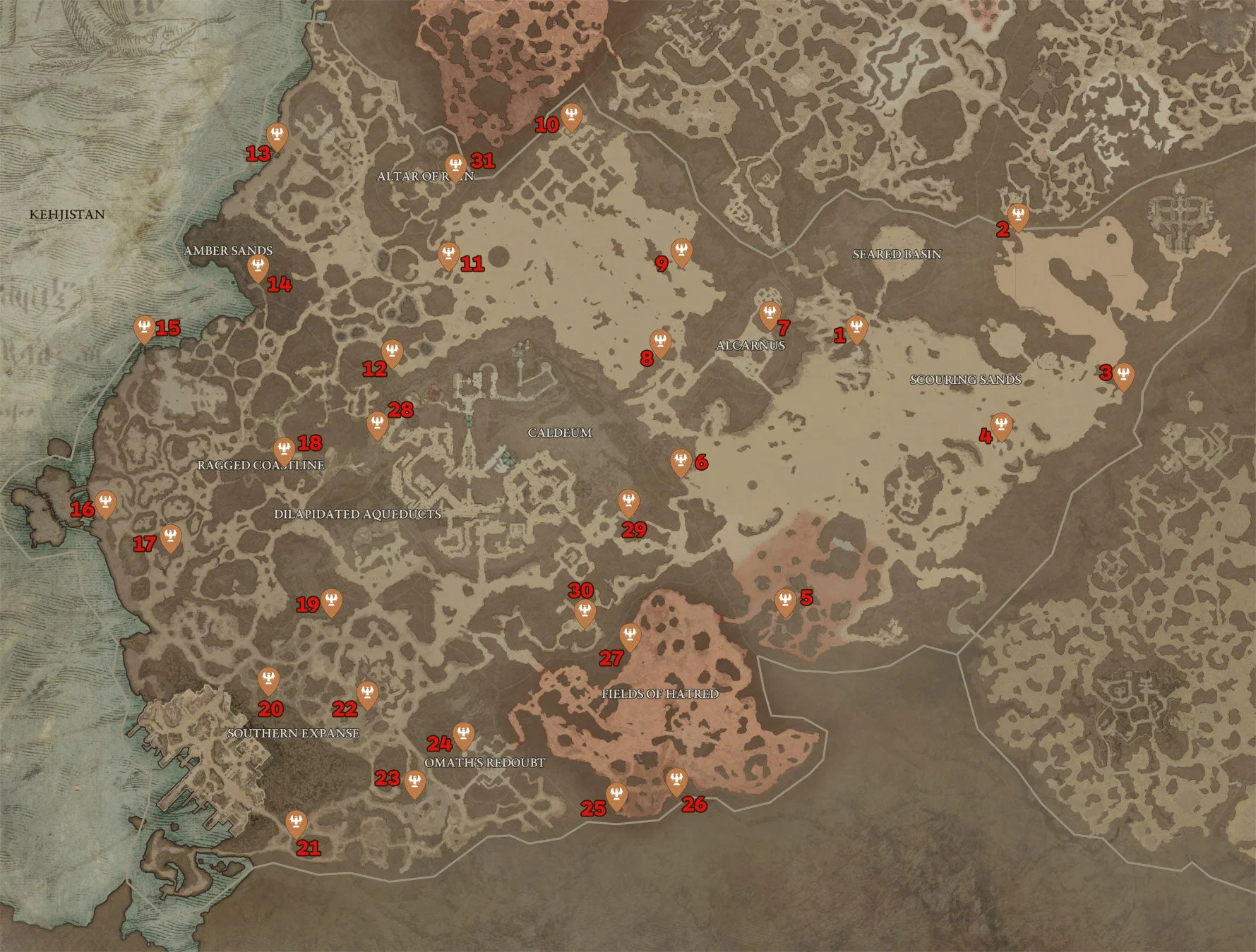Click the coastal marker numbered 15
Image resolution: width=1256 pixels, height=952 pixels.
[145, 328]
